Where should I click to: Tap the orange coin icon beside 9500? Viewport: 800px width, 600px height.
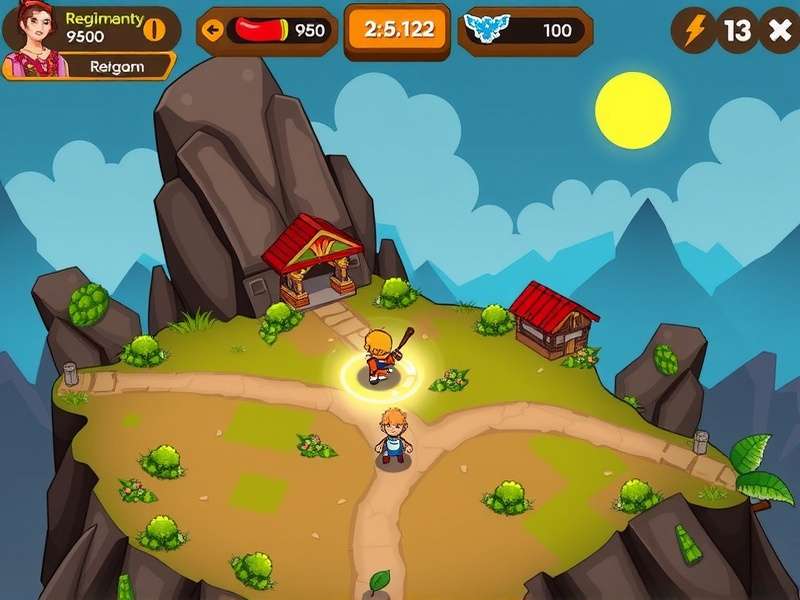click(154, 28)
